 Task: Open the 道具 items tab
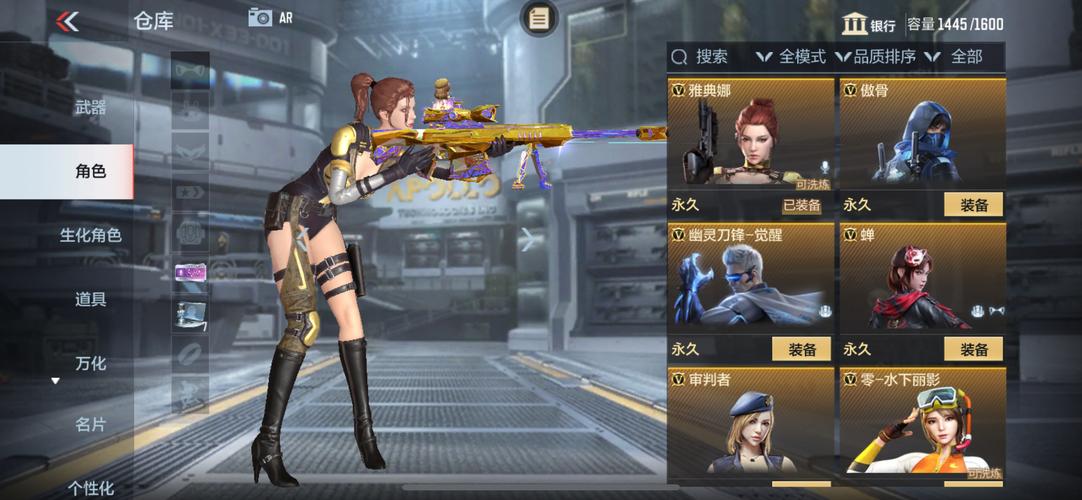click(x=90, y=299)
